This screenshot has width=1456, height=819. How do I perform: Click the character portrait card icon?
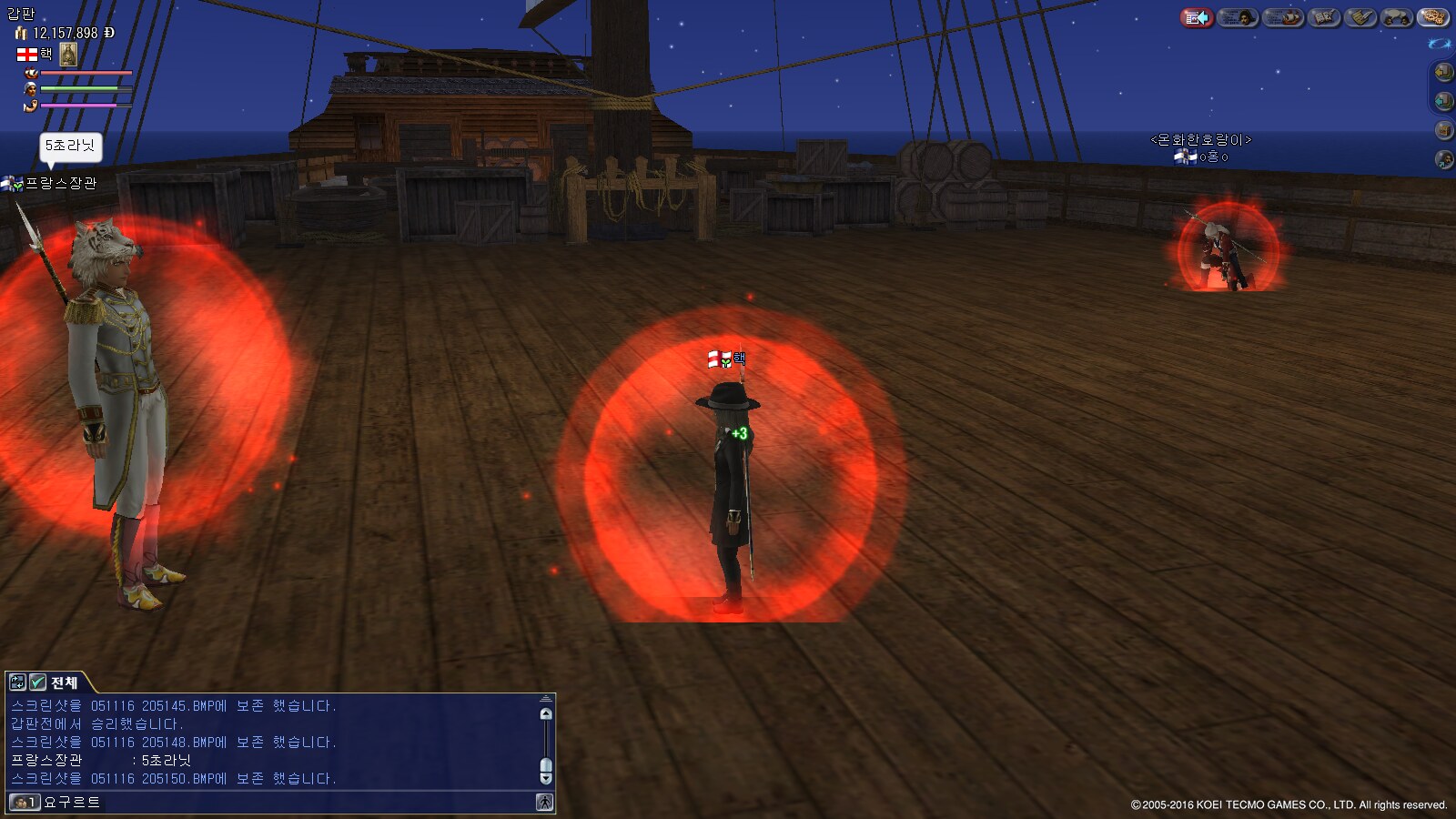[x=68, y=55]
